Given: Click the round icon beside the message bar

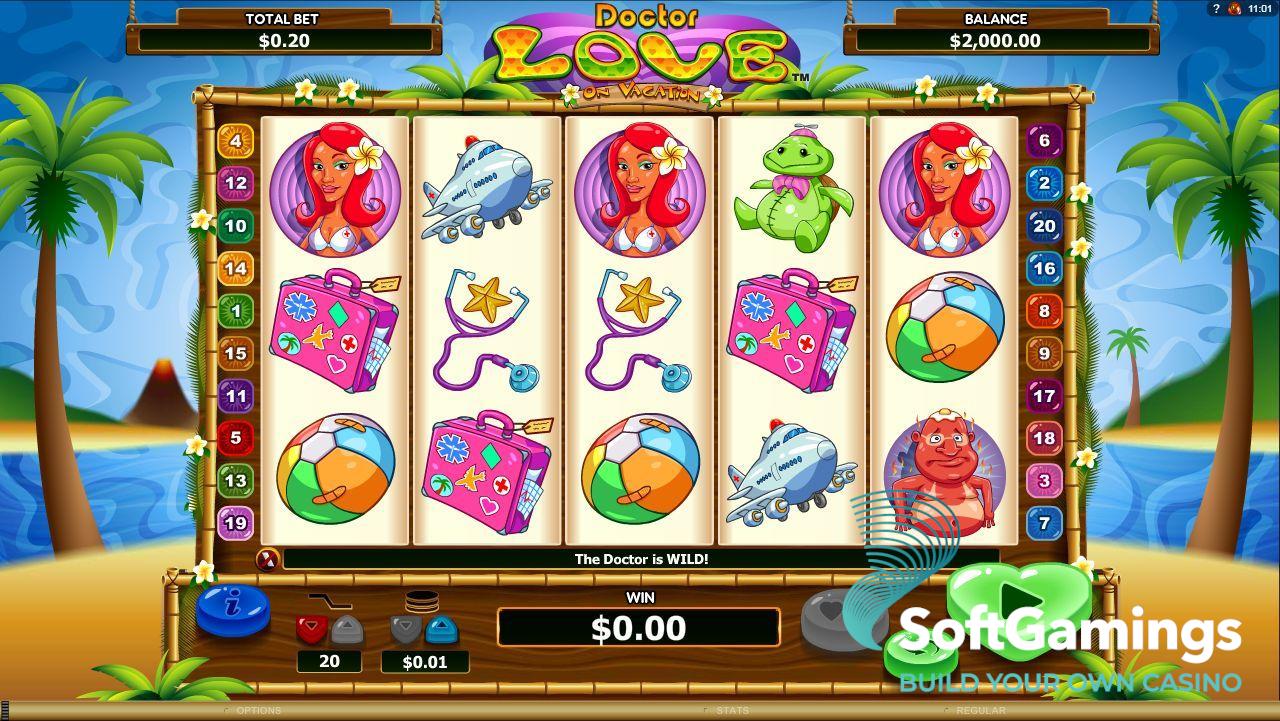Looking at the screenshot, I should point(267,559).
